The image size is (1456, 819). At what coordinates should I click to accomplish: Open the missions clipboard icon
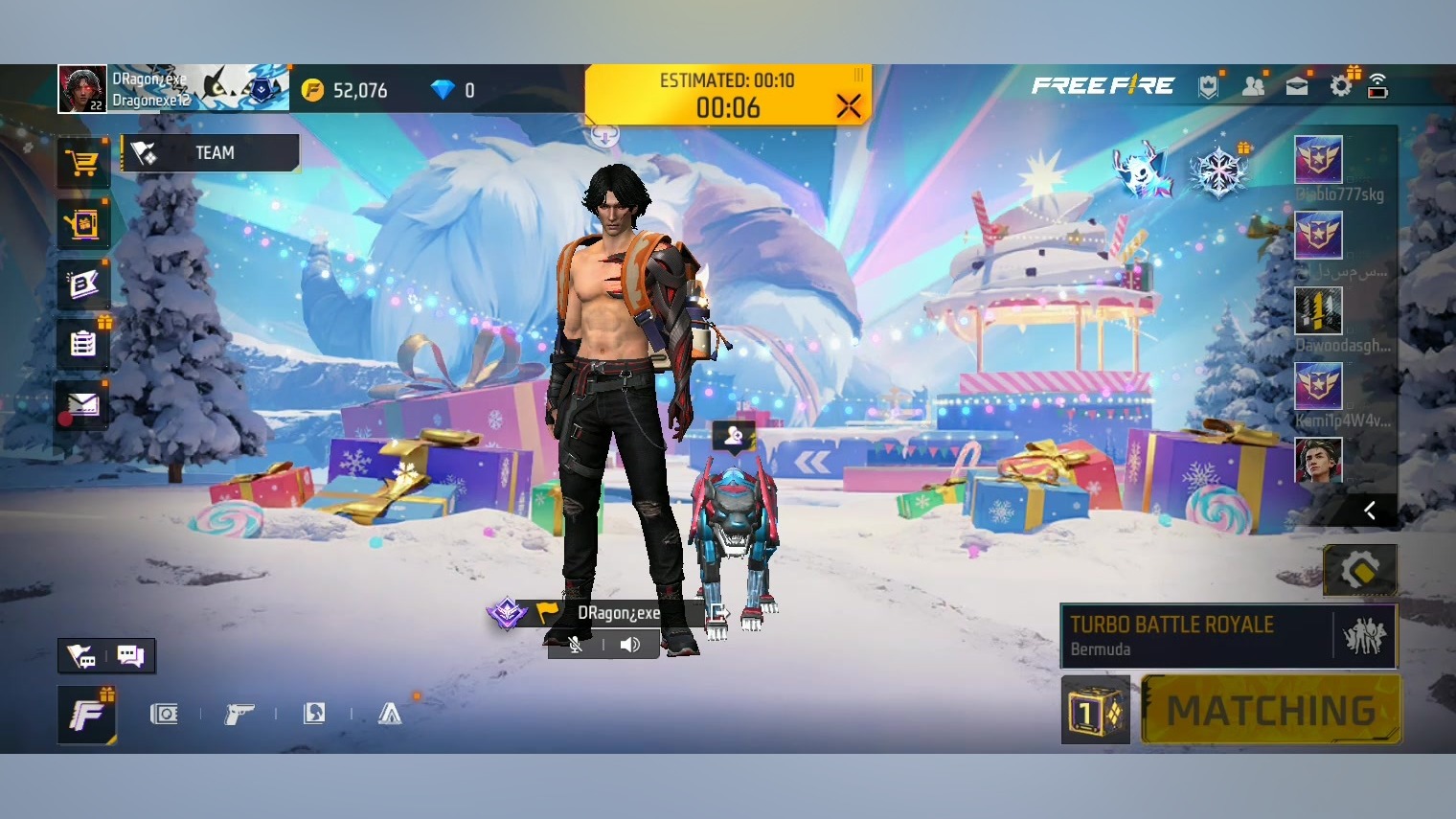tap(82, 343)
